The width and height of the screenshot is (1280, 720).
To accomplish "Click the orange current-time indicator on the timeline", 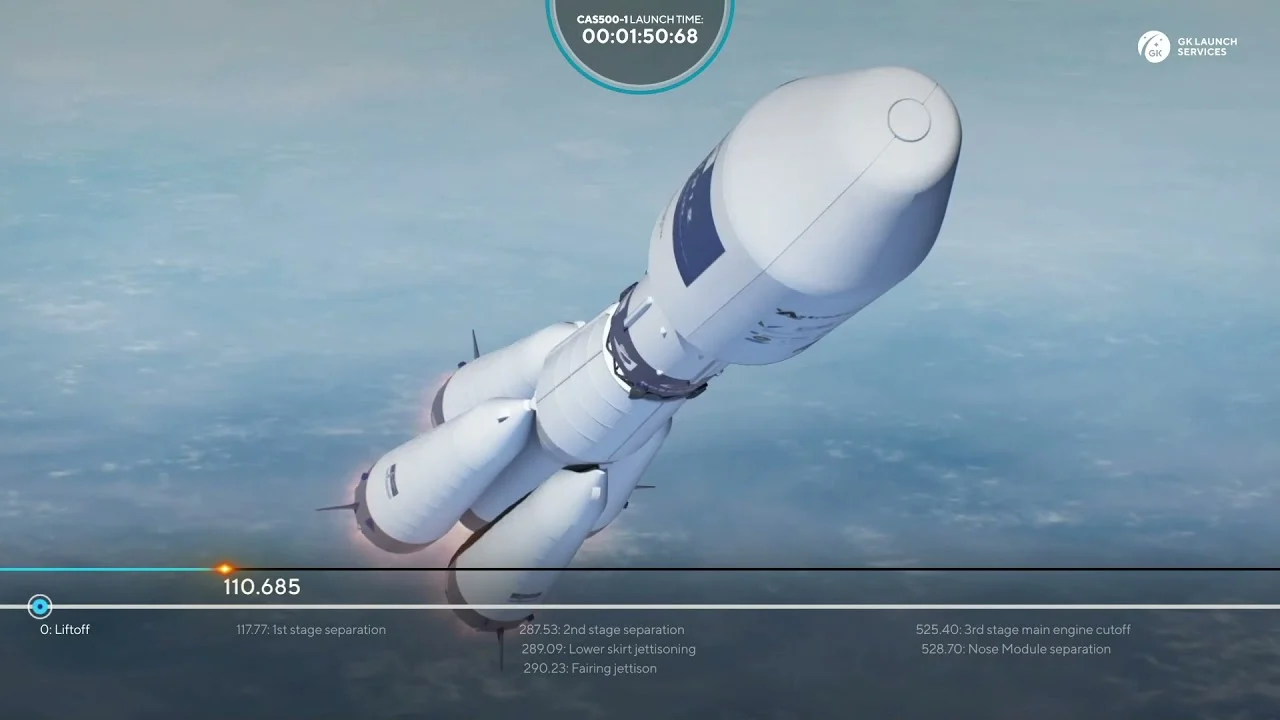I will pos(225,569).
